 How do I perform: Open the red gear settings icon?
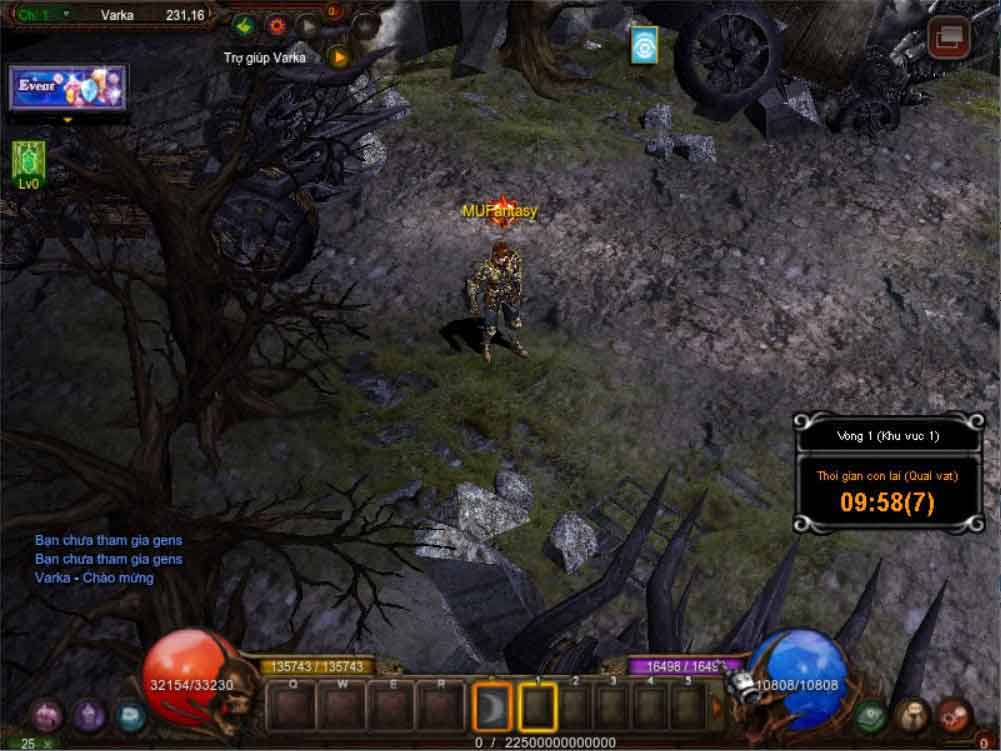(277, 24)
